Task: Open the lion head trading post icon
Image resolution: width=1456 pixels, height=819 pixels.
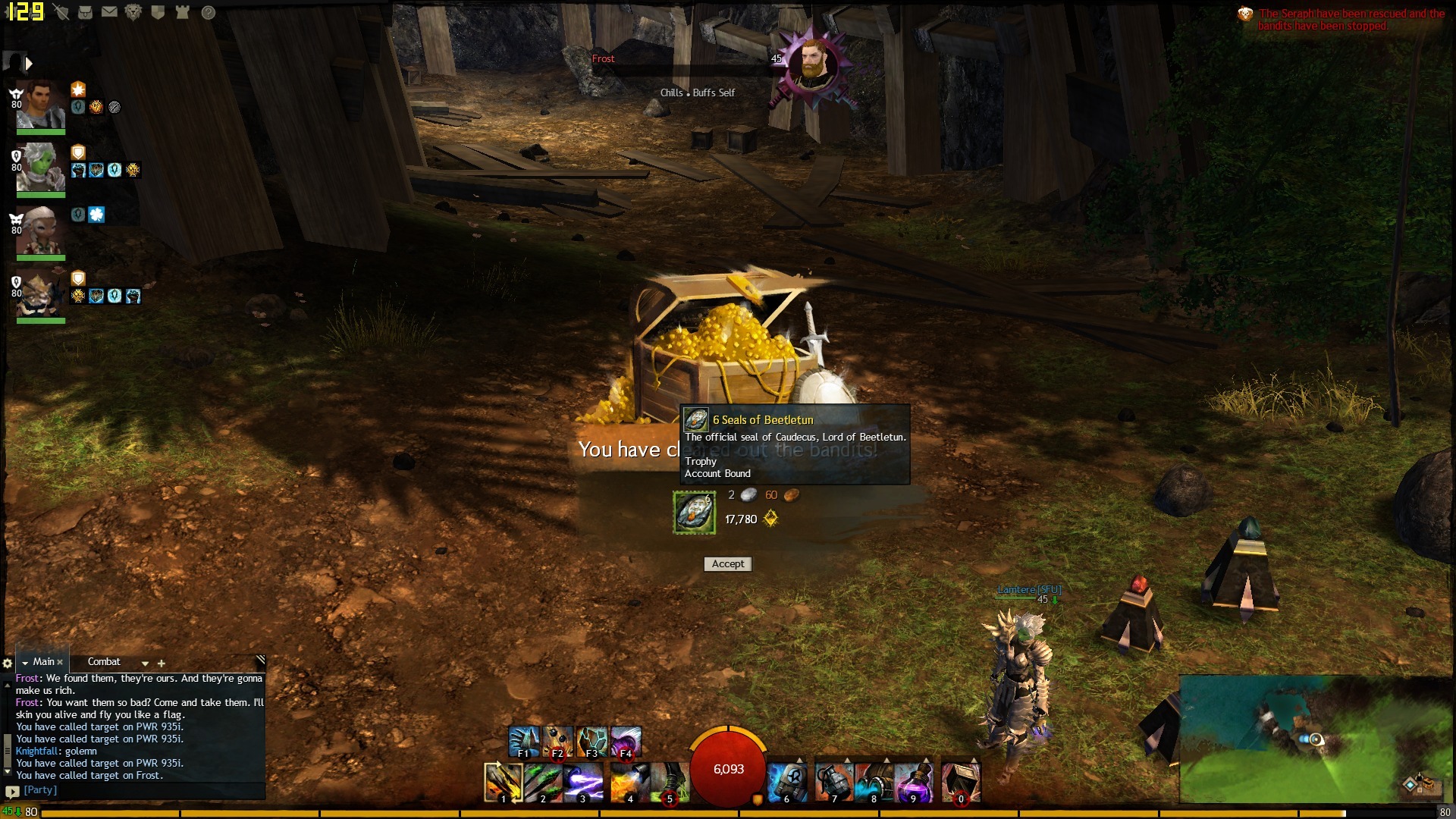Action: (x=133, y=12)
